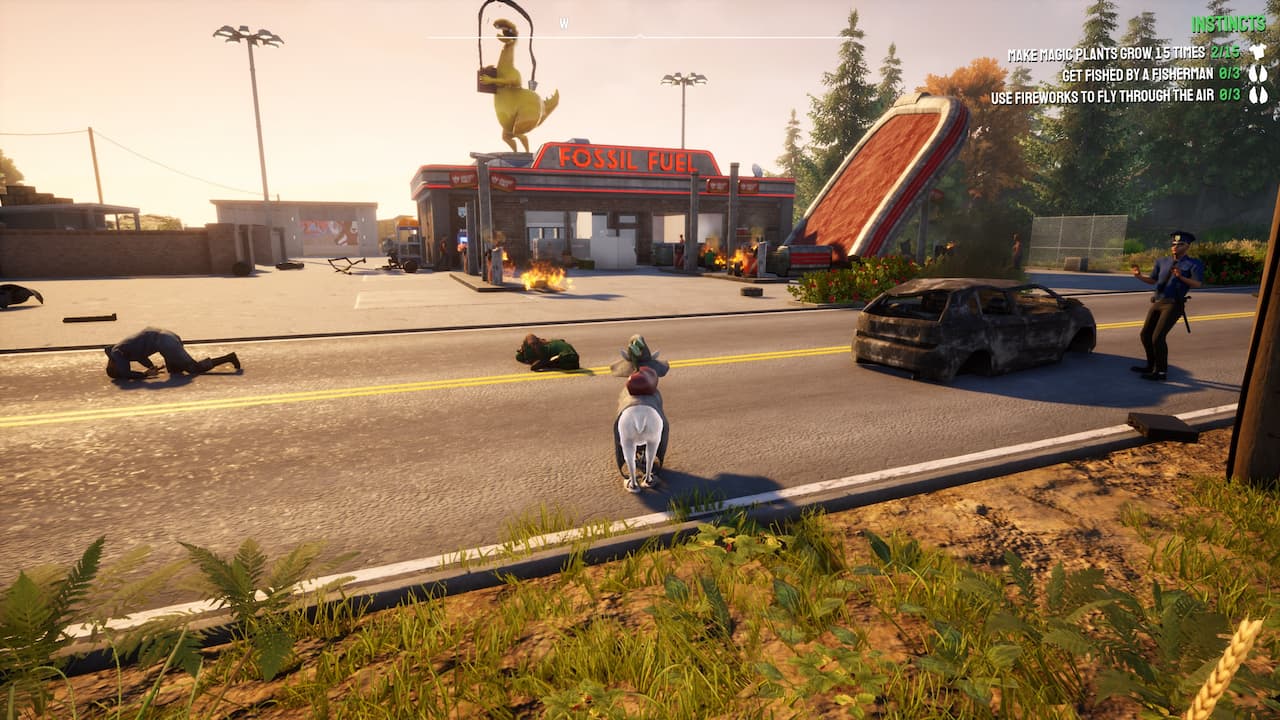Viewport: 1280px width, 720px height.
Task: Click the person lying on the road ahead
Action: click(545, 352)
